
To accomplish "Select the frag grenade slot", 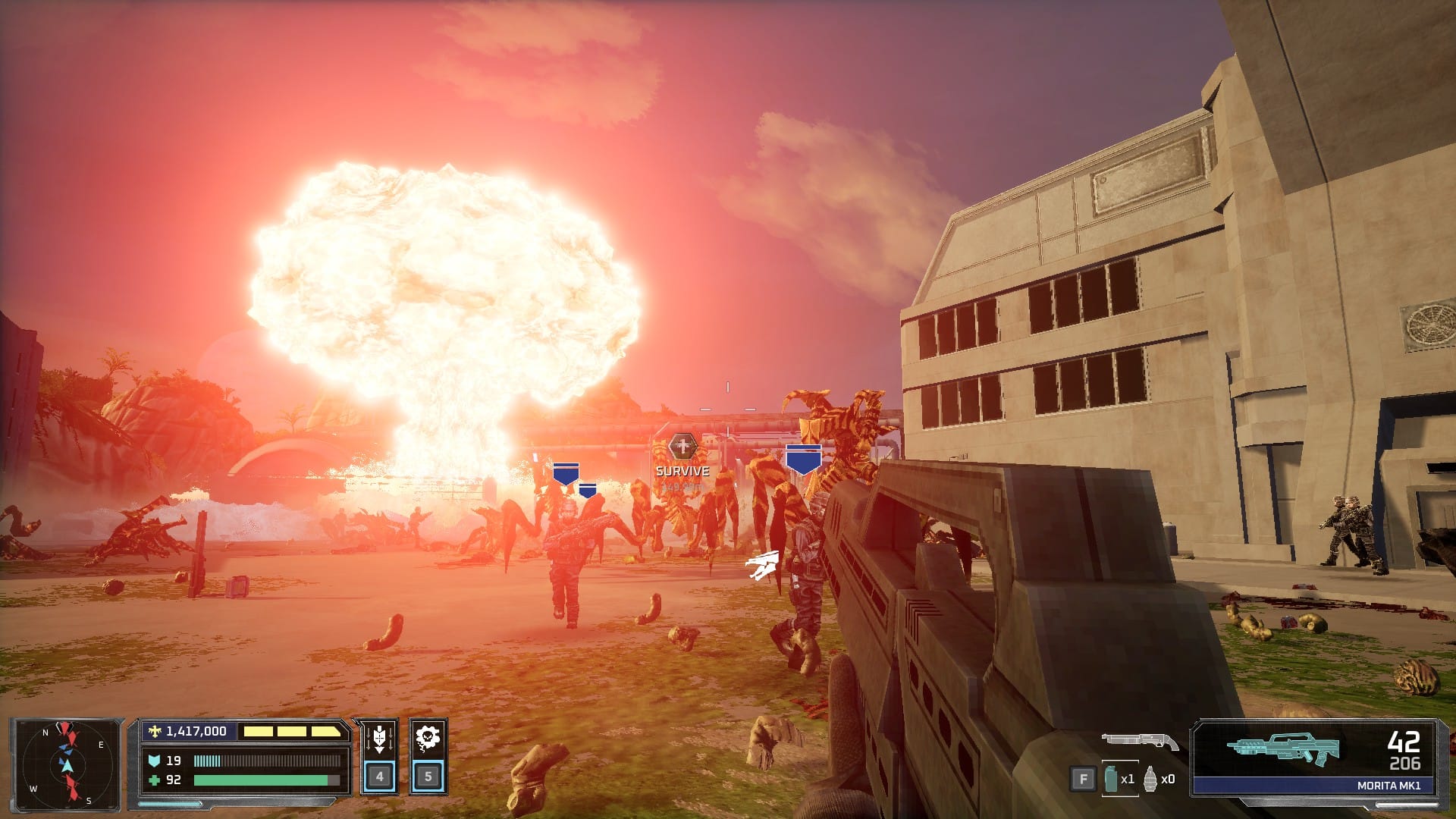I will point(1150,779).
